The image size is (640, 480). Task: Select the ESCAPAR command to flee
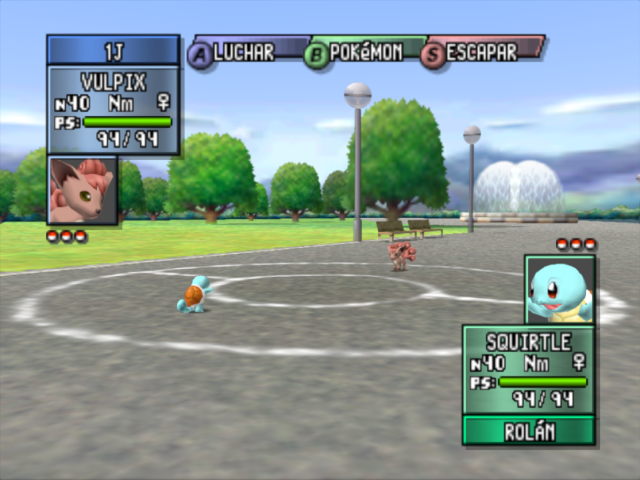tap(483, 52)
